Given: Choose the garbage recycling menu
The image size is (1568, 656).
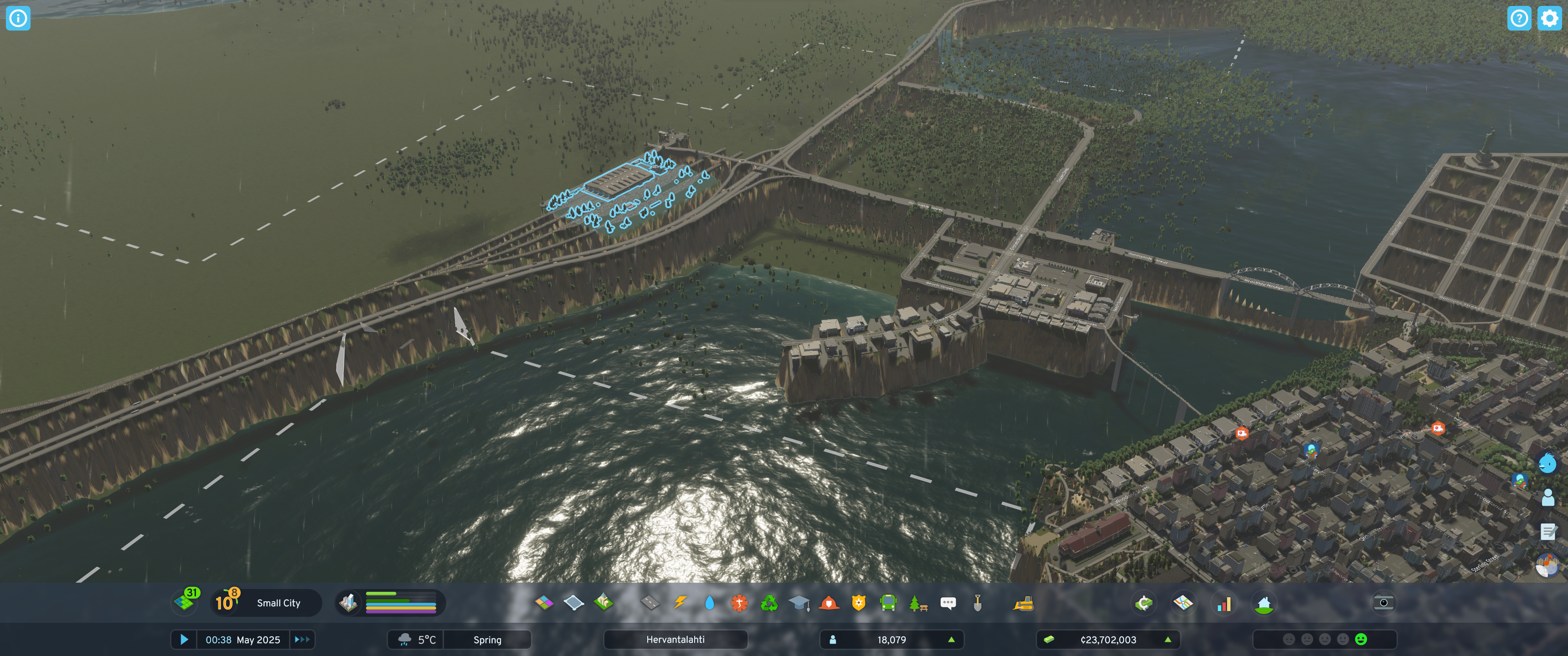Looking at the screenshot, I should (769, 603).
